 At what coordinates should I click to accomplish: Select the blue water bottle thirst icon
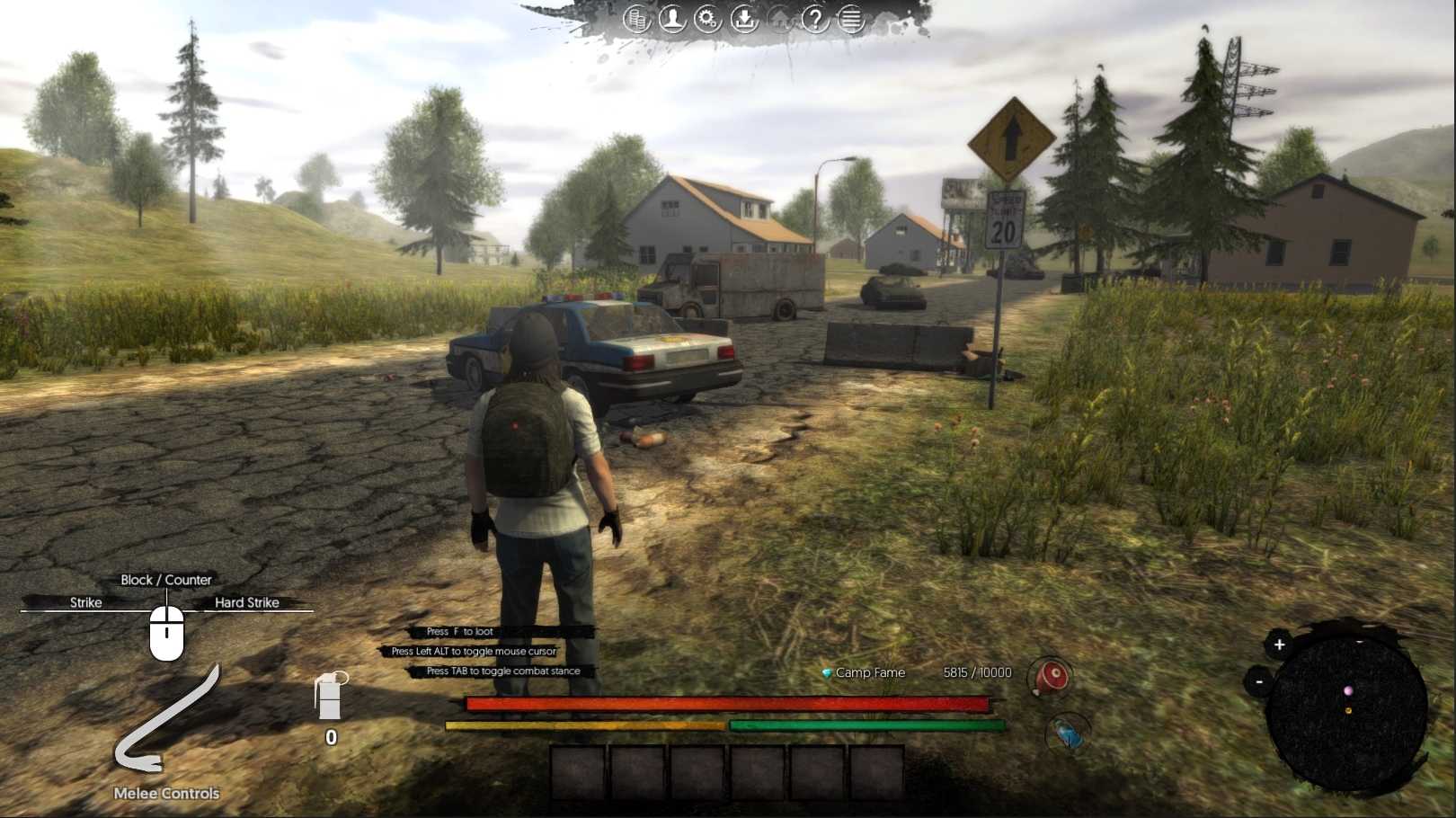point(1069,735)
